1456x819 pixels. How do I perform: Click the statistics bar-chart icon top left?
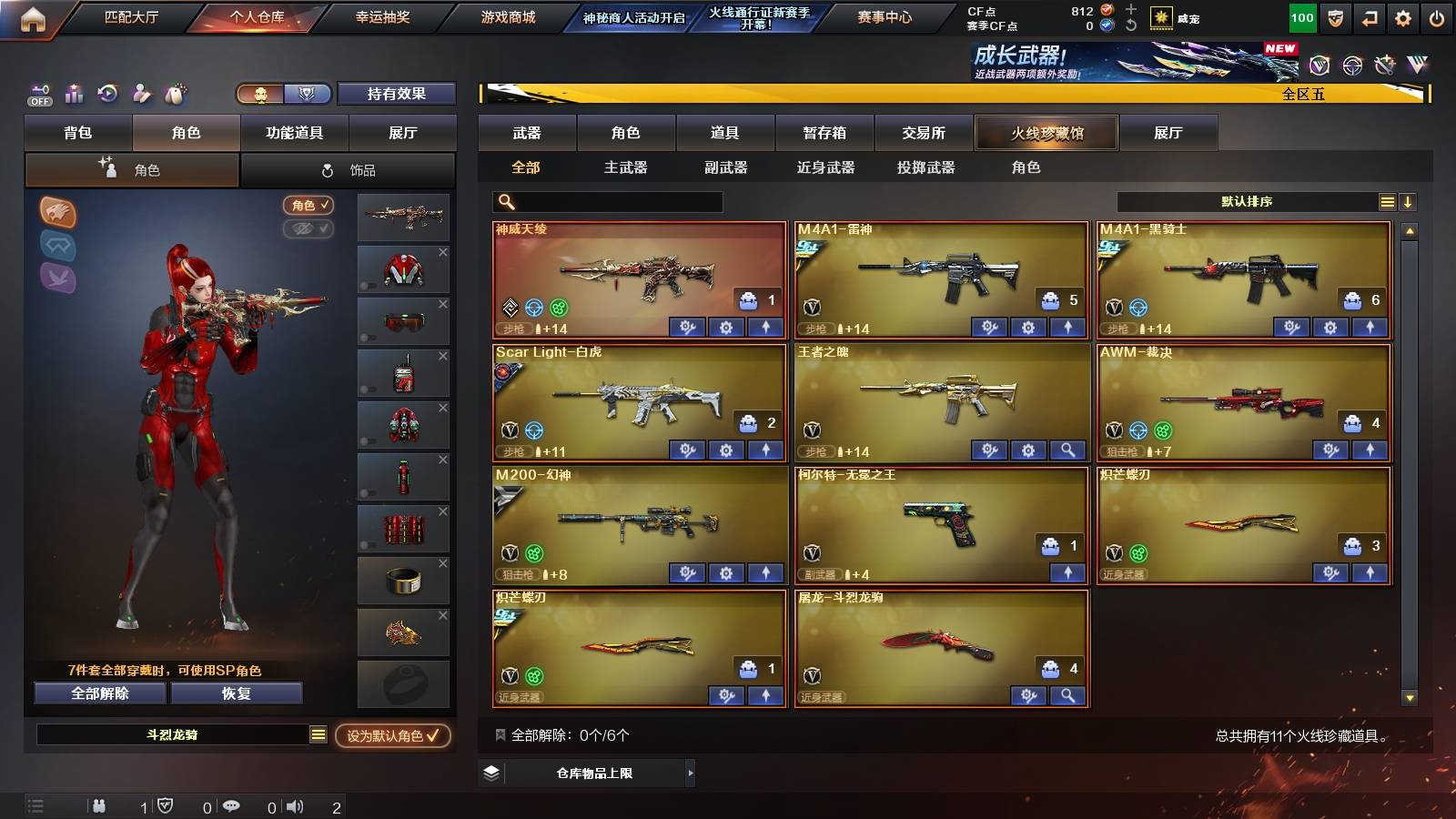[x=74, y=93]
